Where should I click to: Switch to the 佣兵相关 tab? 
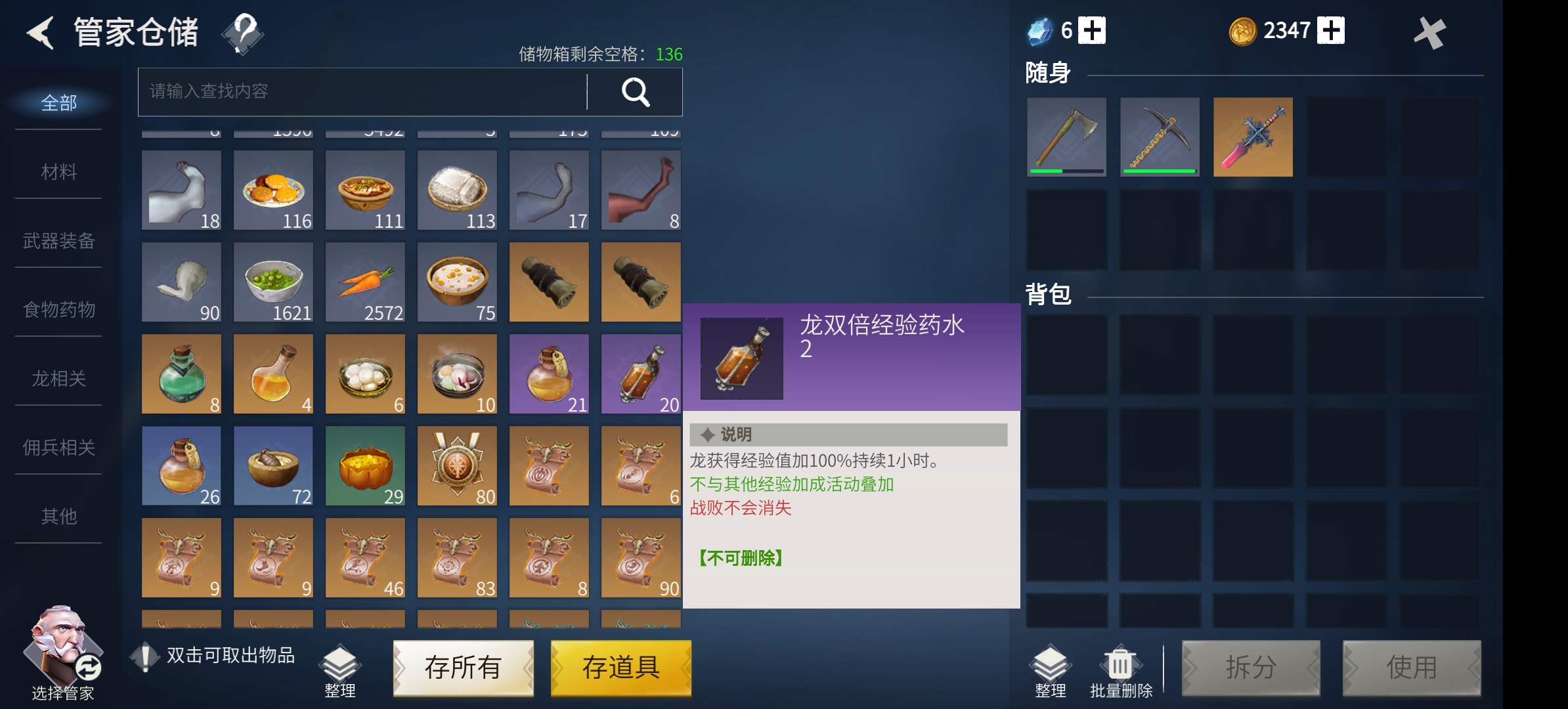(59, 448)
